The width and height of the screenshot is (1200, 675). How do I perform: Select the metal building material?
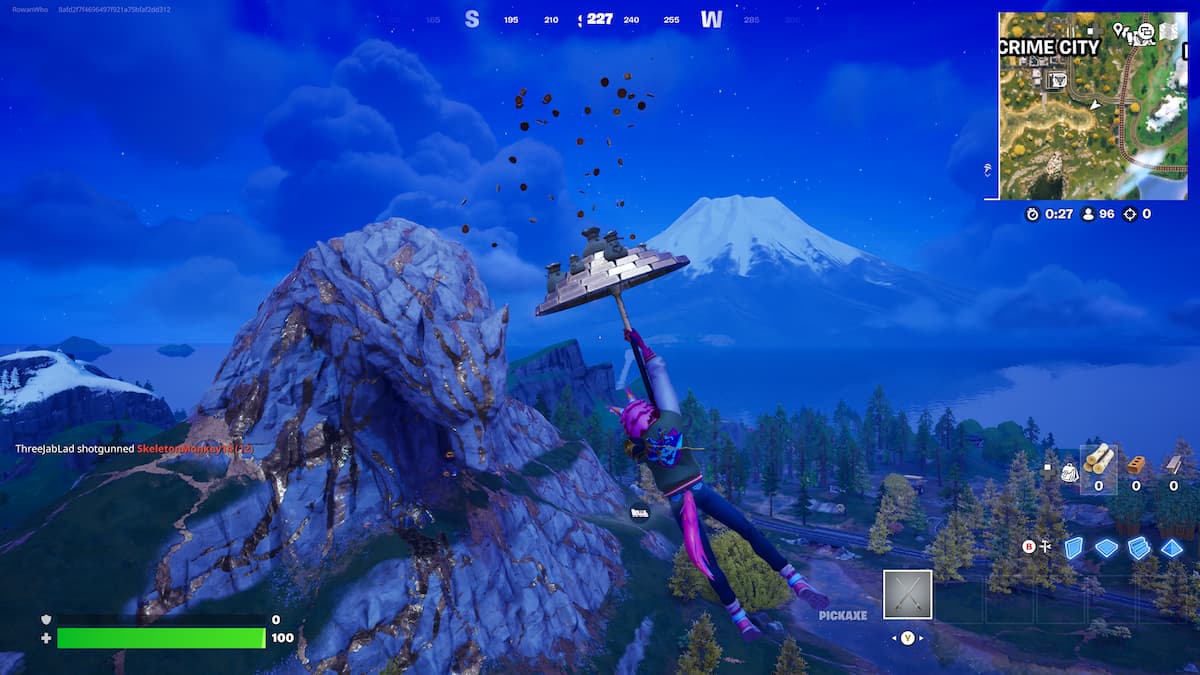1173,463
